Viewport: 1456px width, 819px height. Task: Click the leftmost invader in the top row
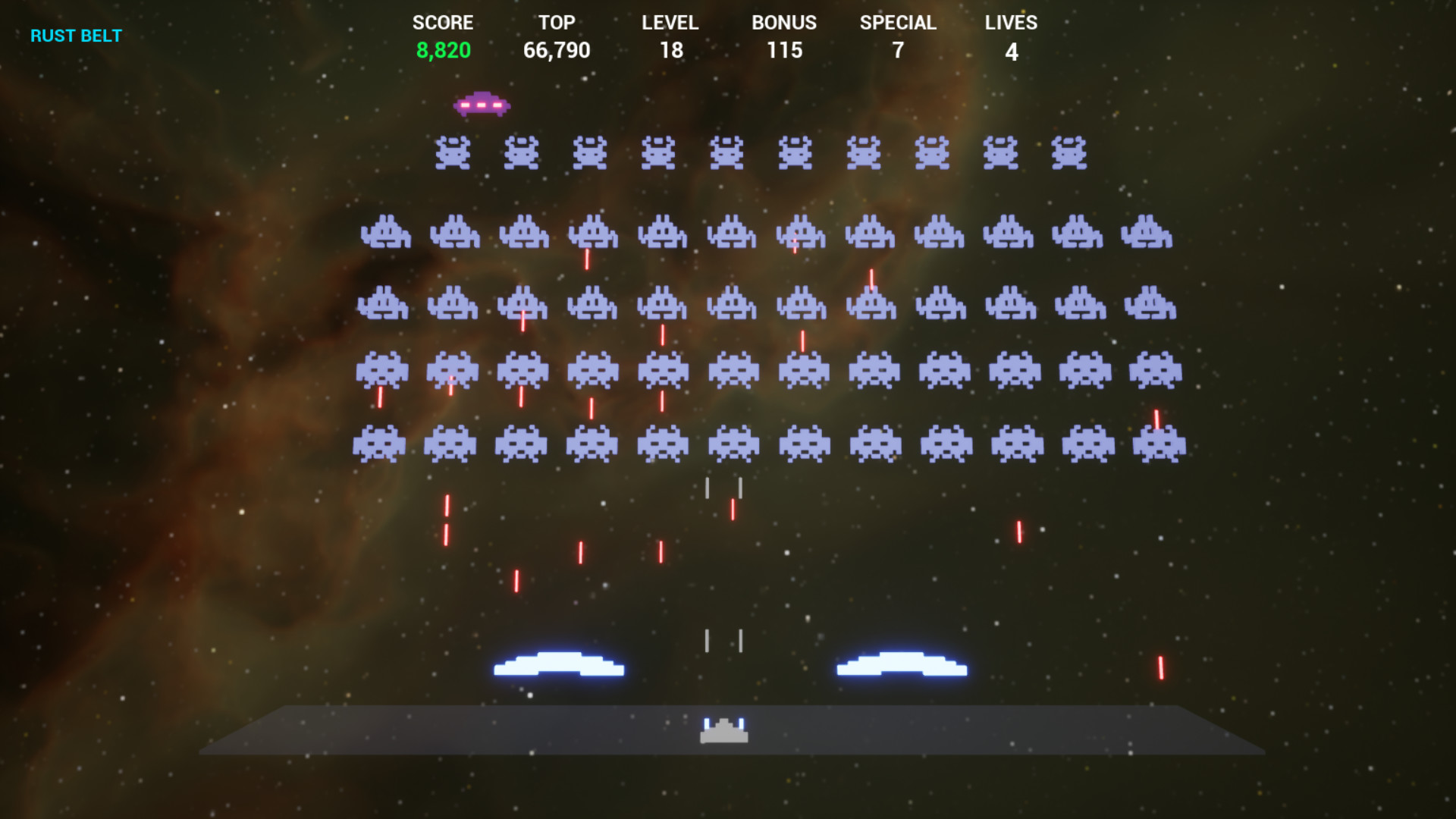pyautogui.click(x=452, y=152)
